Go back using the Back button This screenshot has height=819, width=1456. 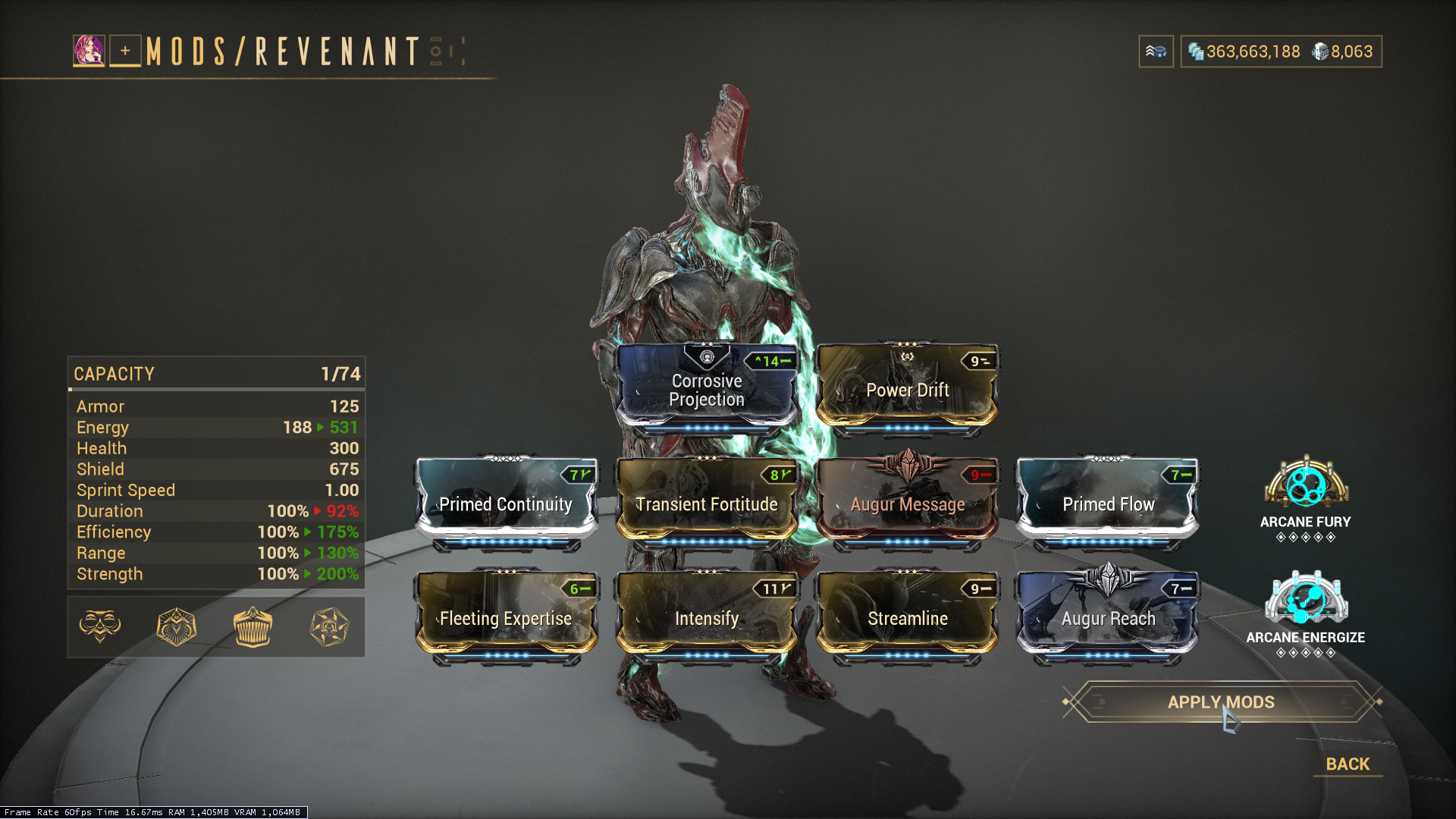coord(1348,764)
